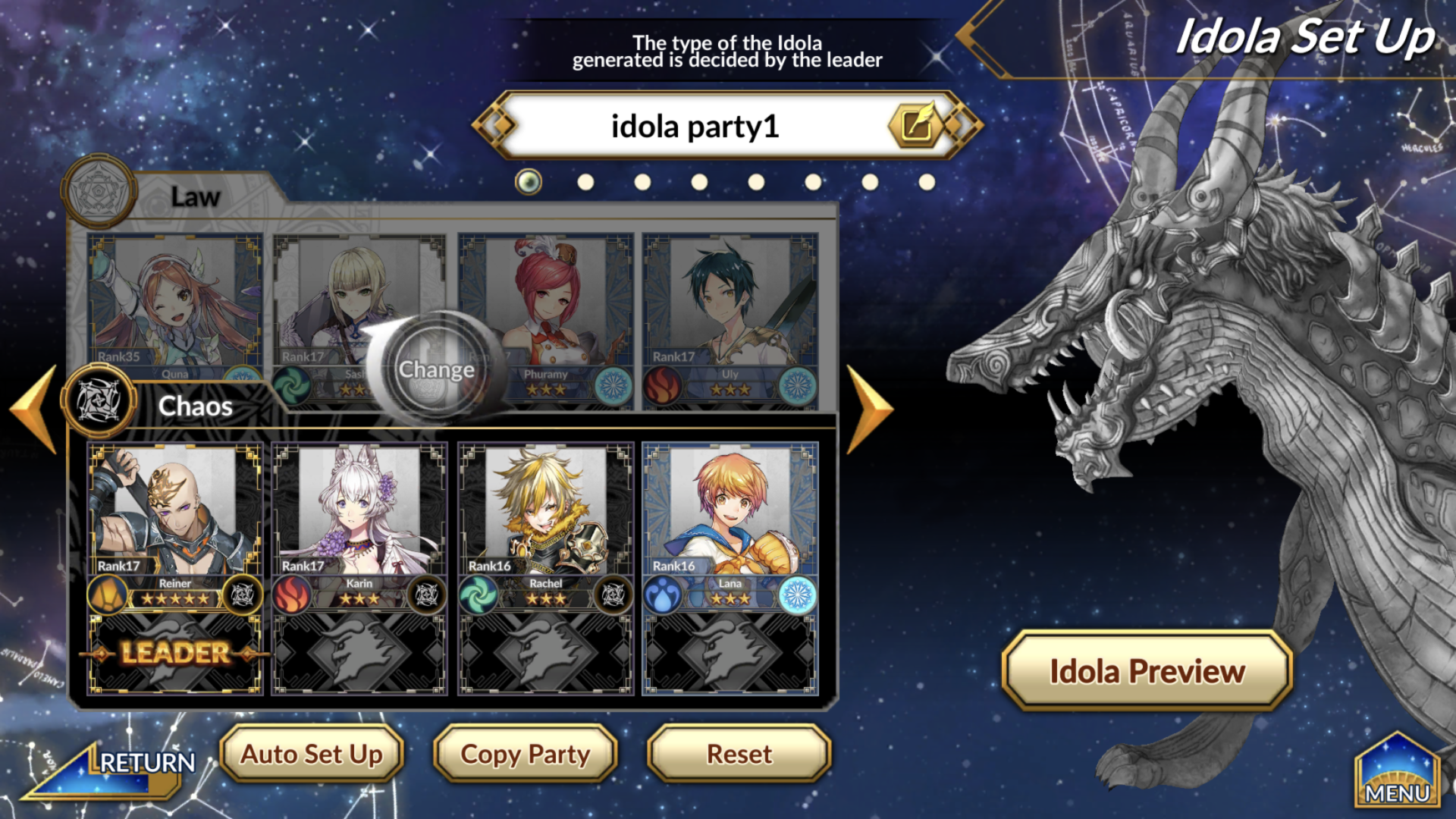1456x819 pixels.
Task: Pick Lana's character card
Action: pyautogui.click(x=730, y=523)
